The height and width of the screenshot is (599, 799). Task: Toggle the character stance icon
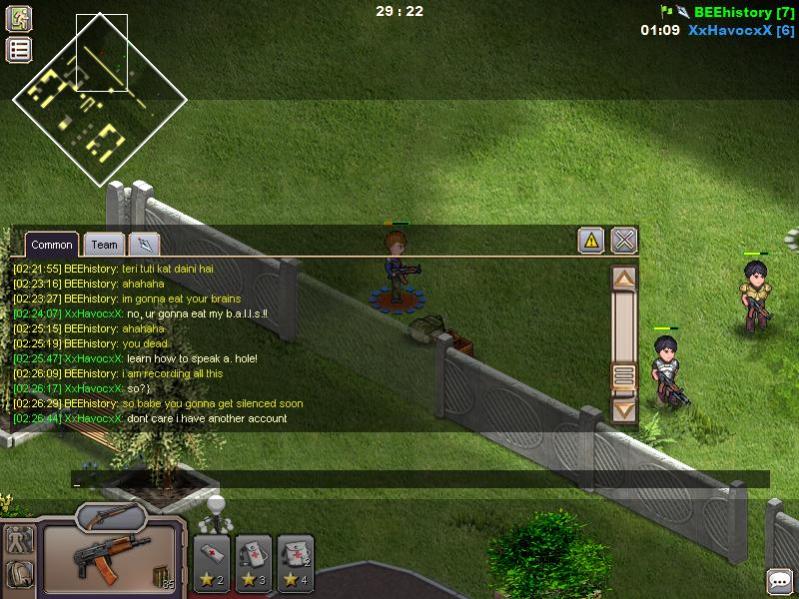coord(20,539)
